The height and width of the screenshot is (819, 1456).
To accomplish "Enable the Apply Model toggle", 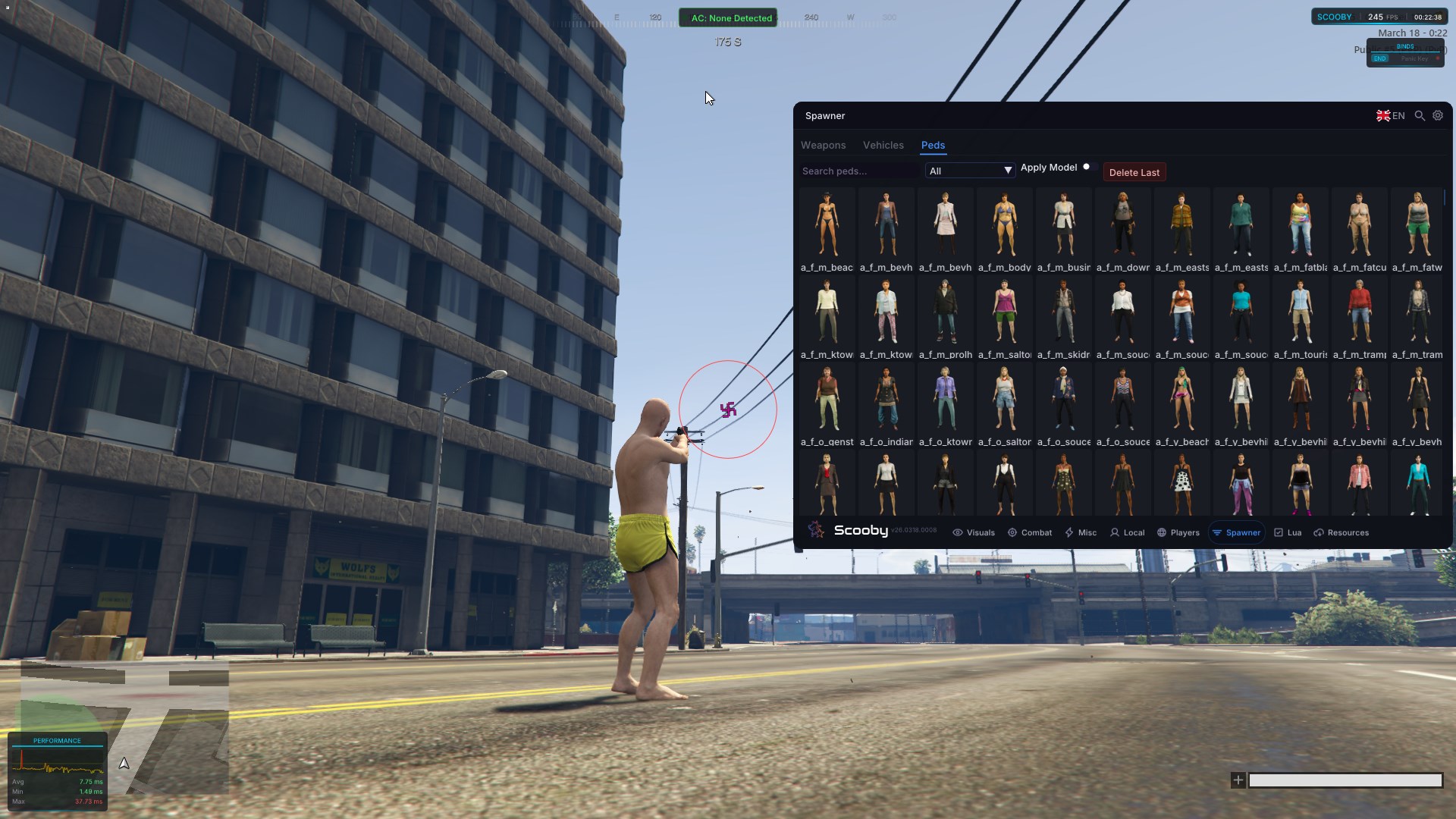I will (x=1087, y=167).
